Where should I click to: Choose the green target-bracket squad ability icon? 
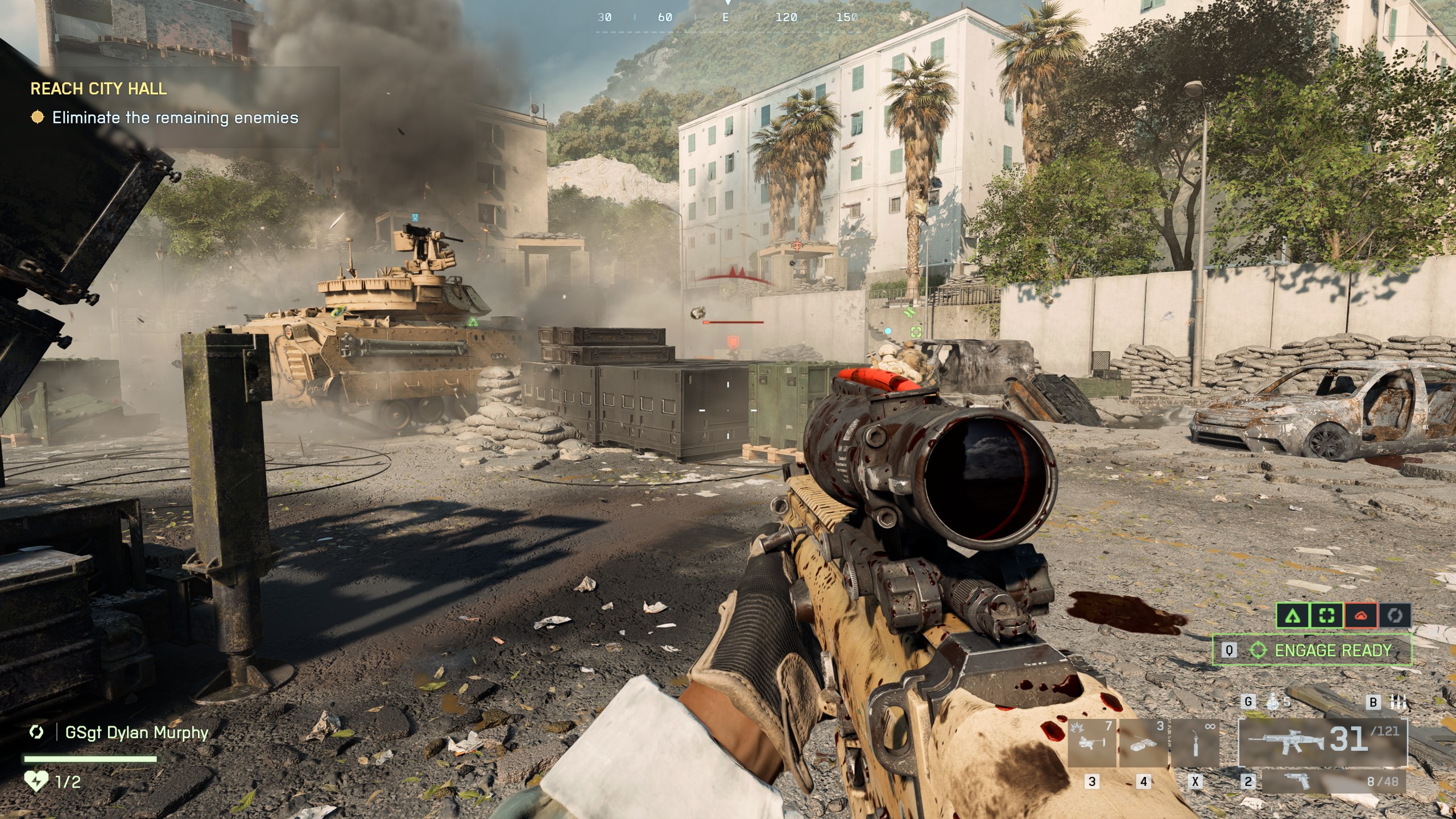[x=1326, y=615]
